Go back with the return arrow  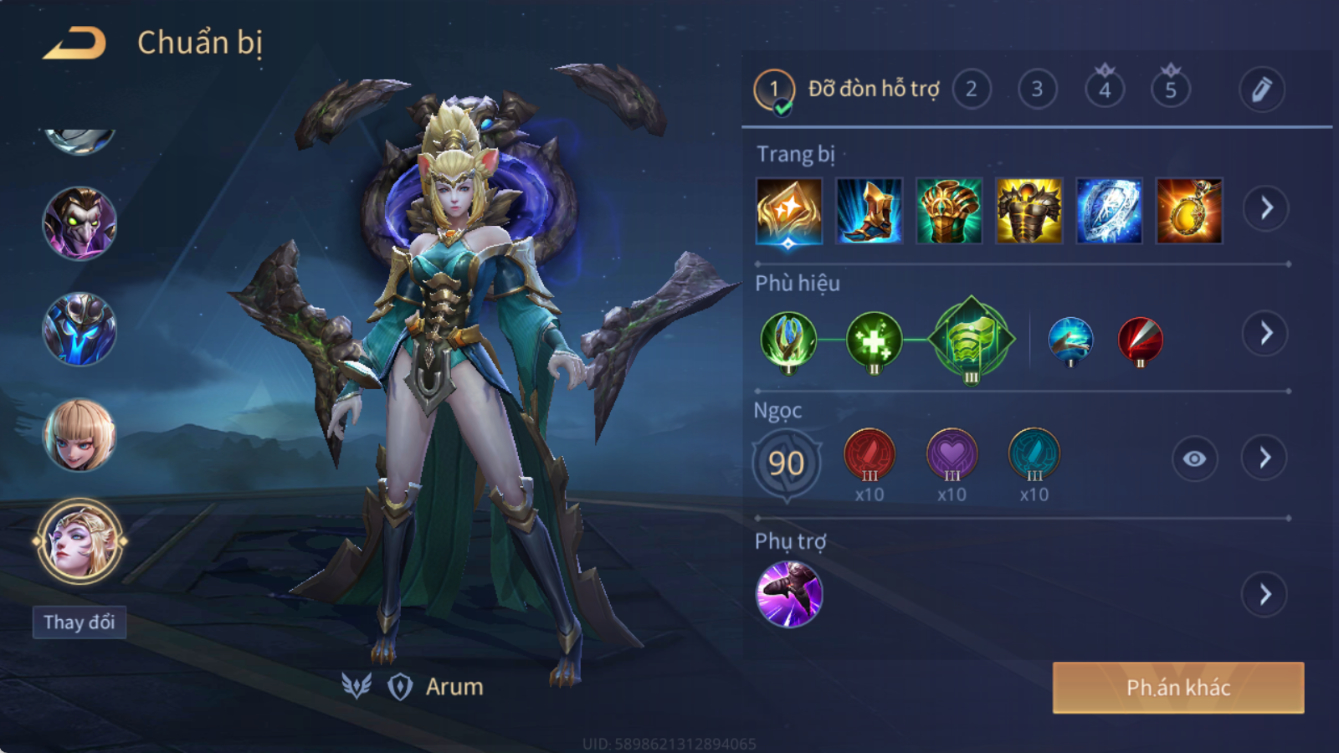point(75,43)
